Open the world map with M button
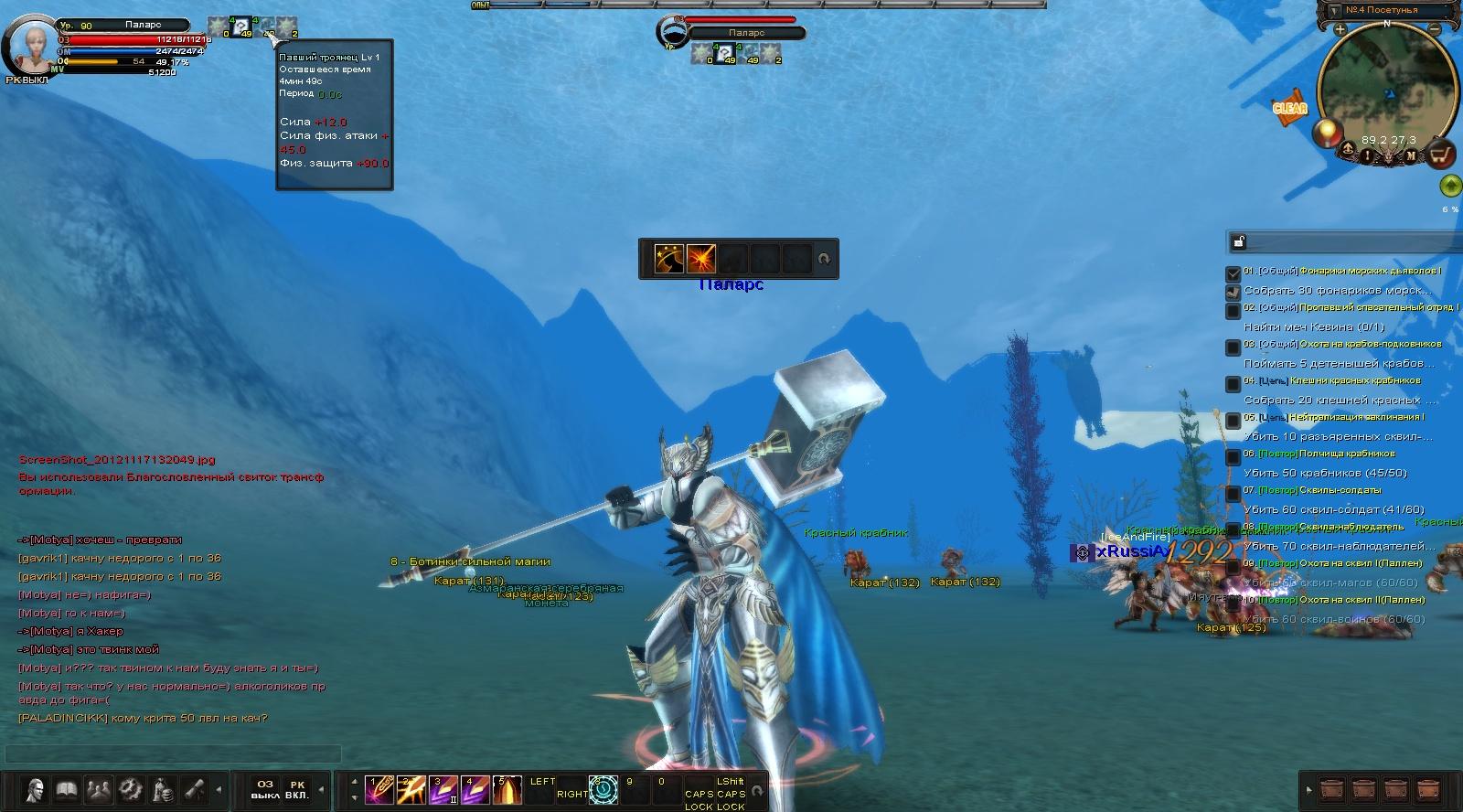Viewport: 1463px width, 812px height. (1411, 156)
